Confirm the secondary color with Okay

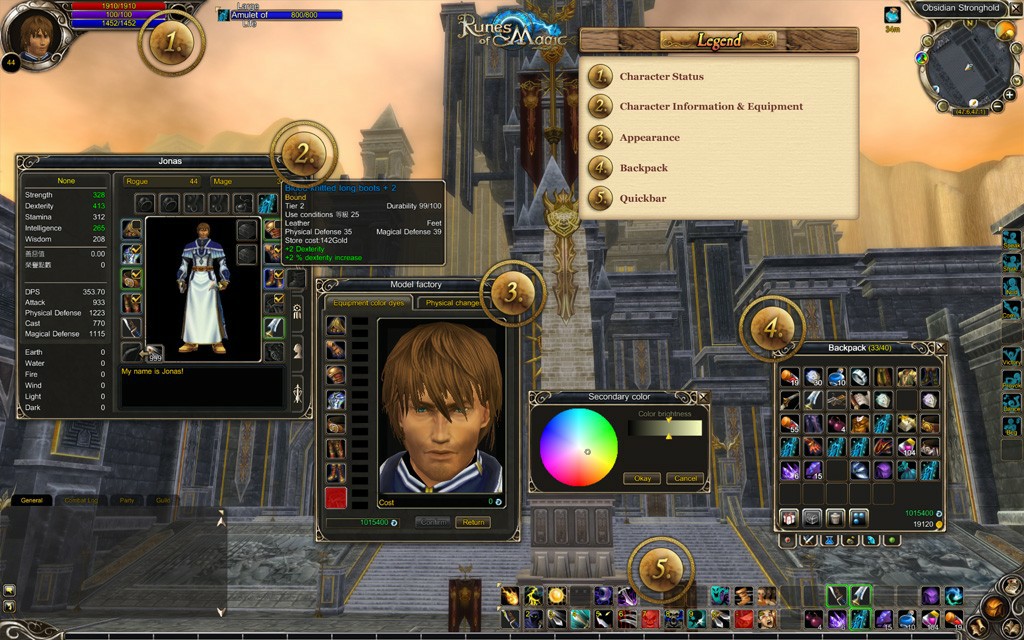pyautogui.click(x=642, y=478)
